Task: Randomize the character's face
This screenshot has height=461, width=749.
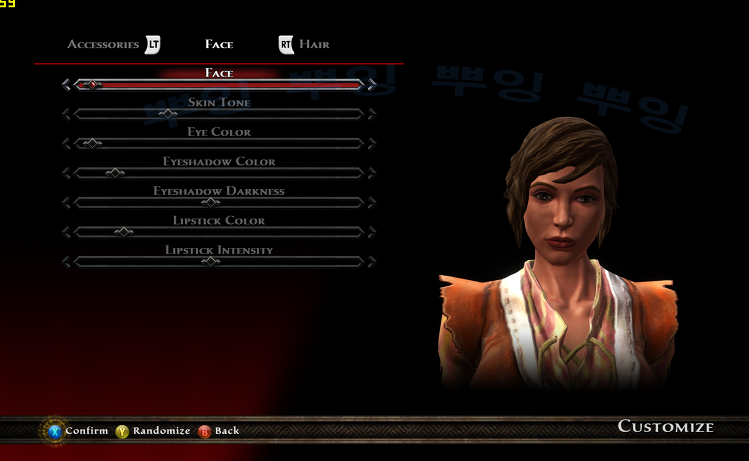Action: pos(153,431)
